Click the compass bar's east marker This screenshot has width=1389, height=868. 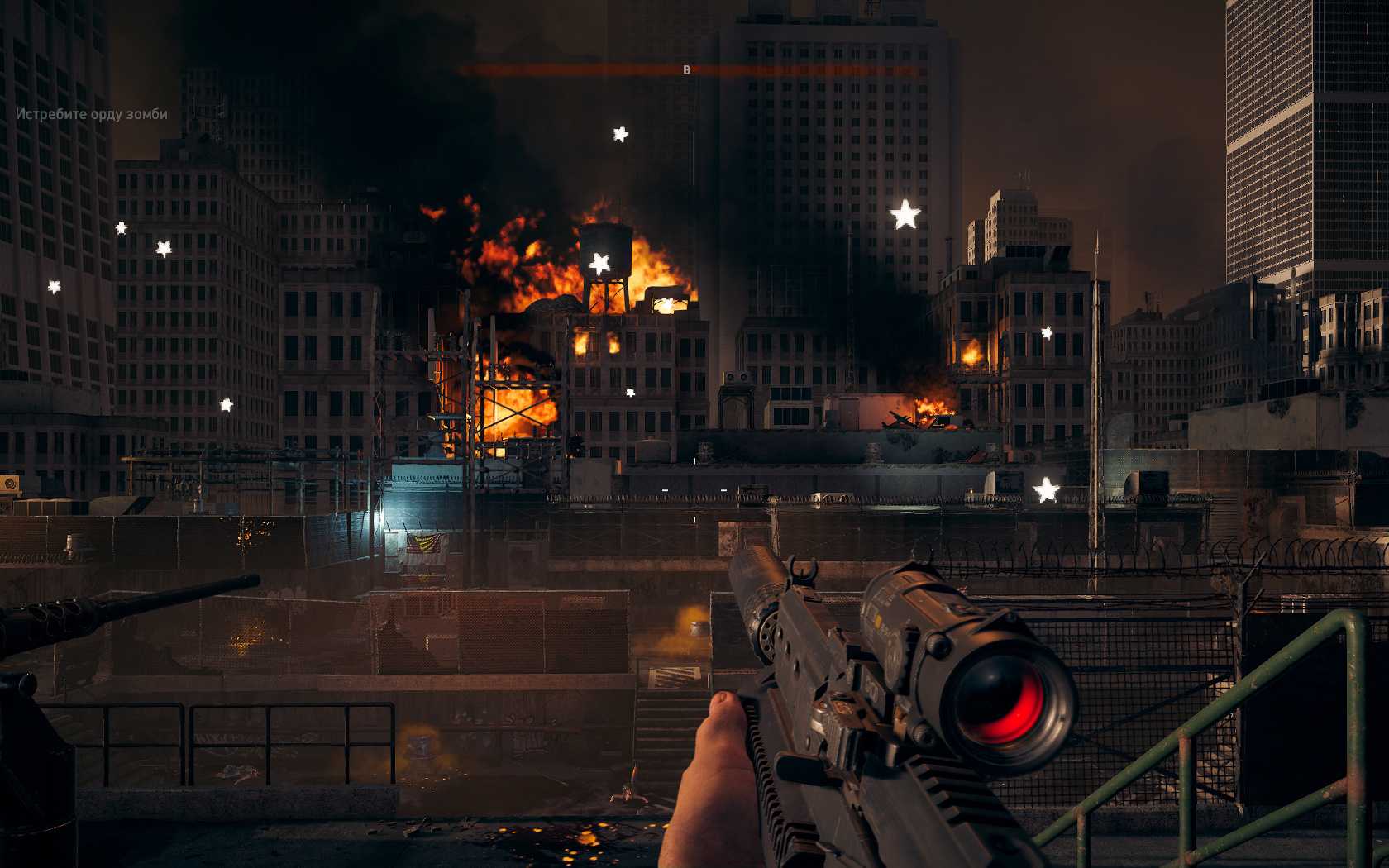click(x=686, y=70)
